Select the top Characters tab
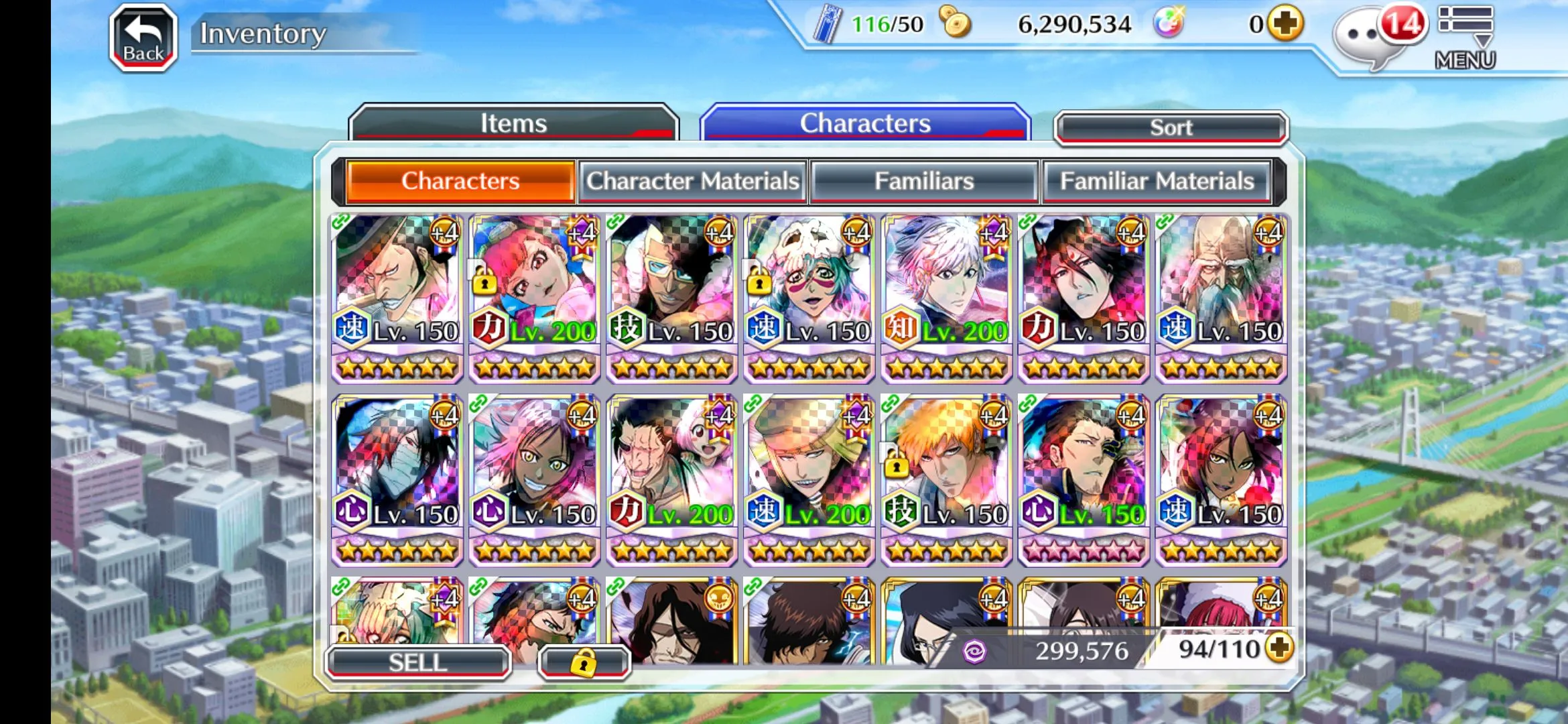 [x=864, y=123]
